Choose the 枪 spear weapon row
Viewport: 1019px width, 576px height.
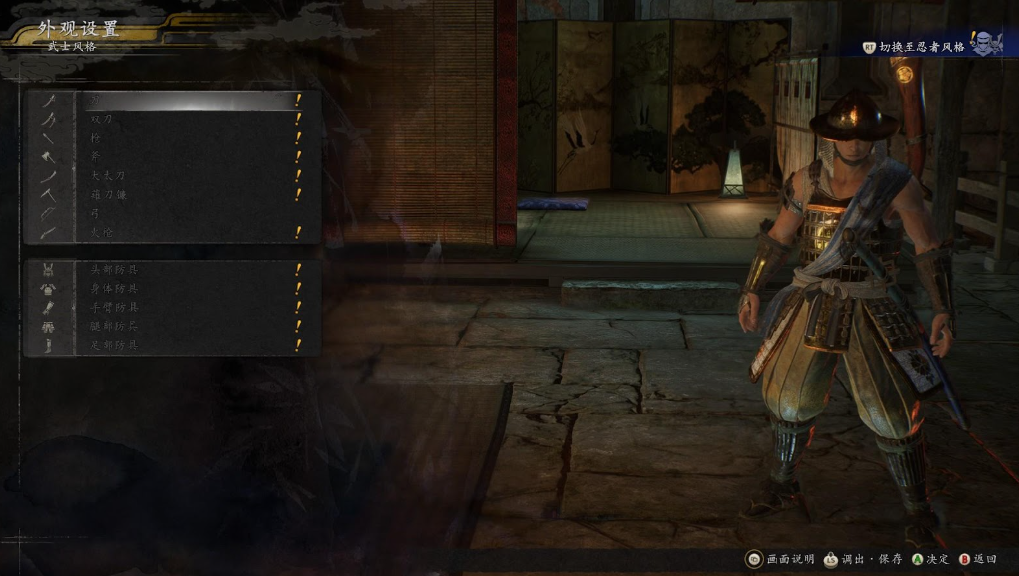[x=170, y=138]
